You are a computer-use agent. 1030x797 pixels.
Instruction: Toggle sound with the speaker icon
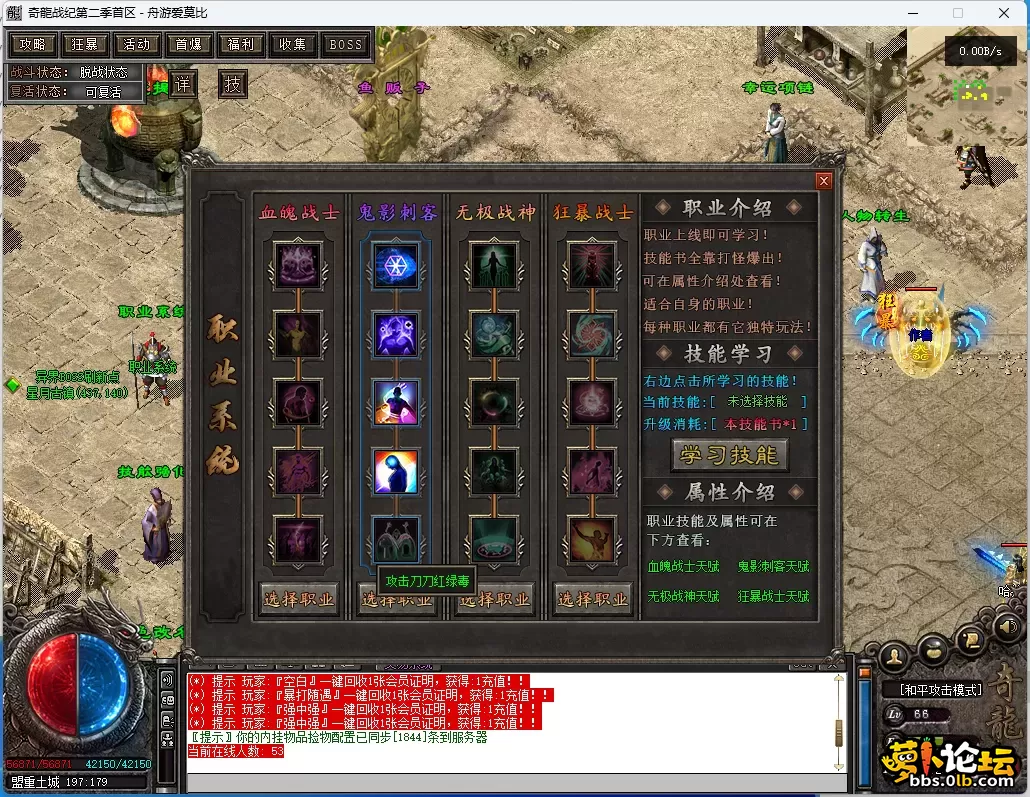(1009, 628)
